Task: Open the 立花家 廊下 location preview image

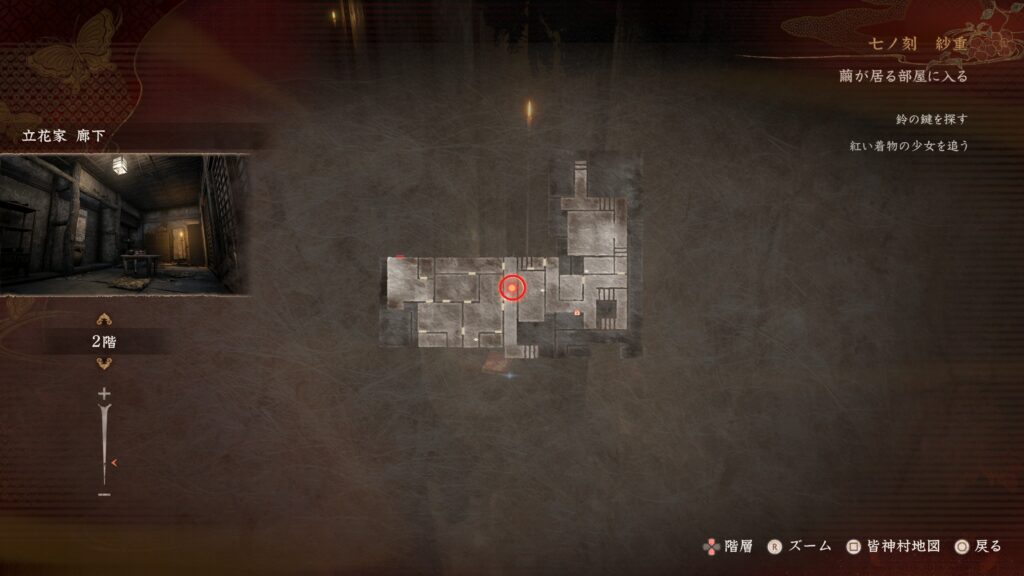Action: click(124, 224)
